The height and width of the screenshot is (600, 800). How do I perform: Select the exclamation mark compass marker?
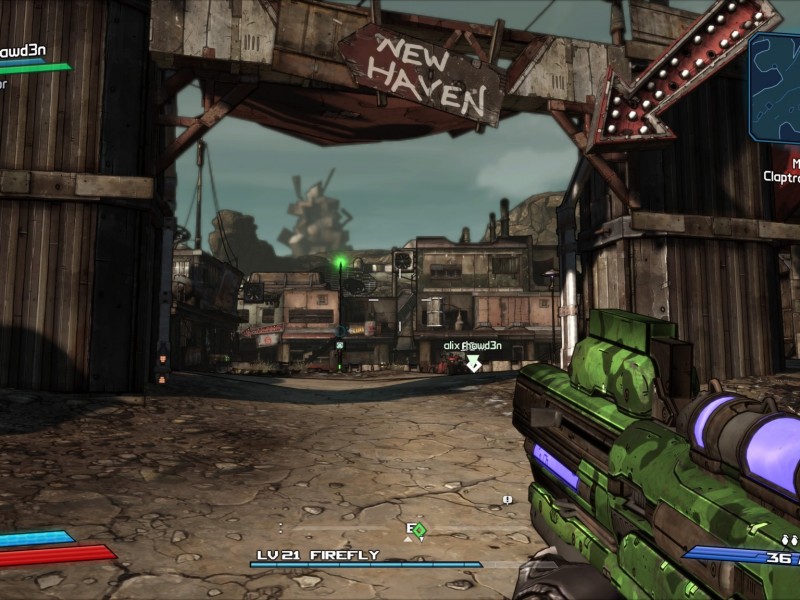[507, 499]
